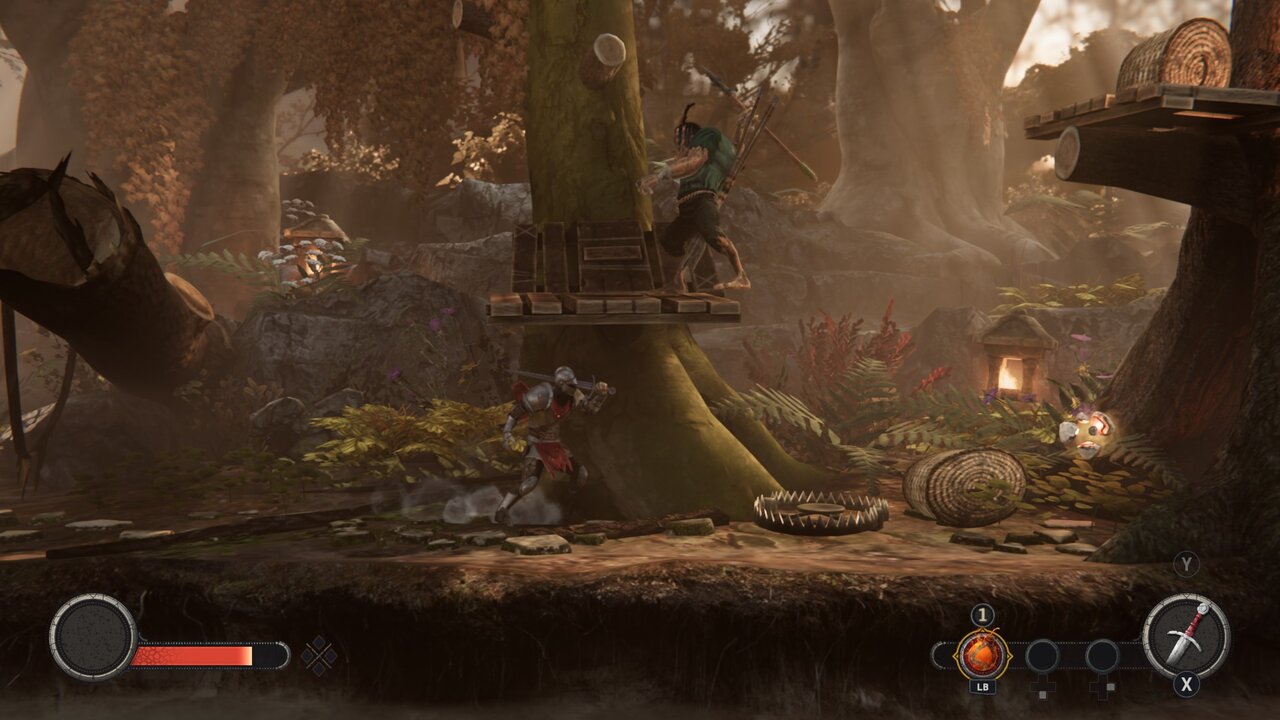The width and height of the screenshot is (1280, 720).
Task: Click the four-diamond cluster icon
Action: point(319,656)
